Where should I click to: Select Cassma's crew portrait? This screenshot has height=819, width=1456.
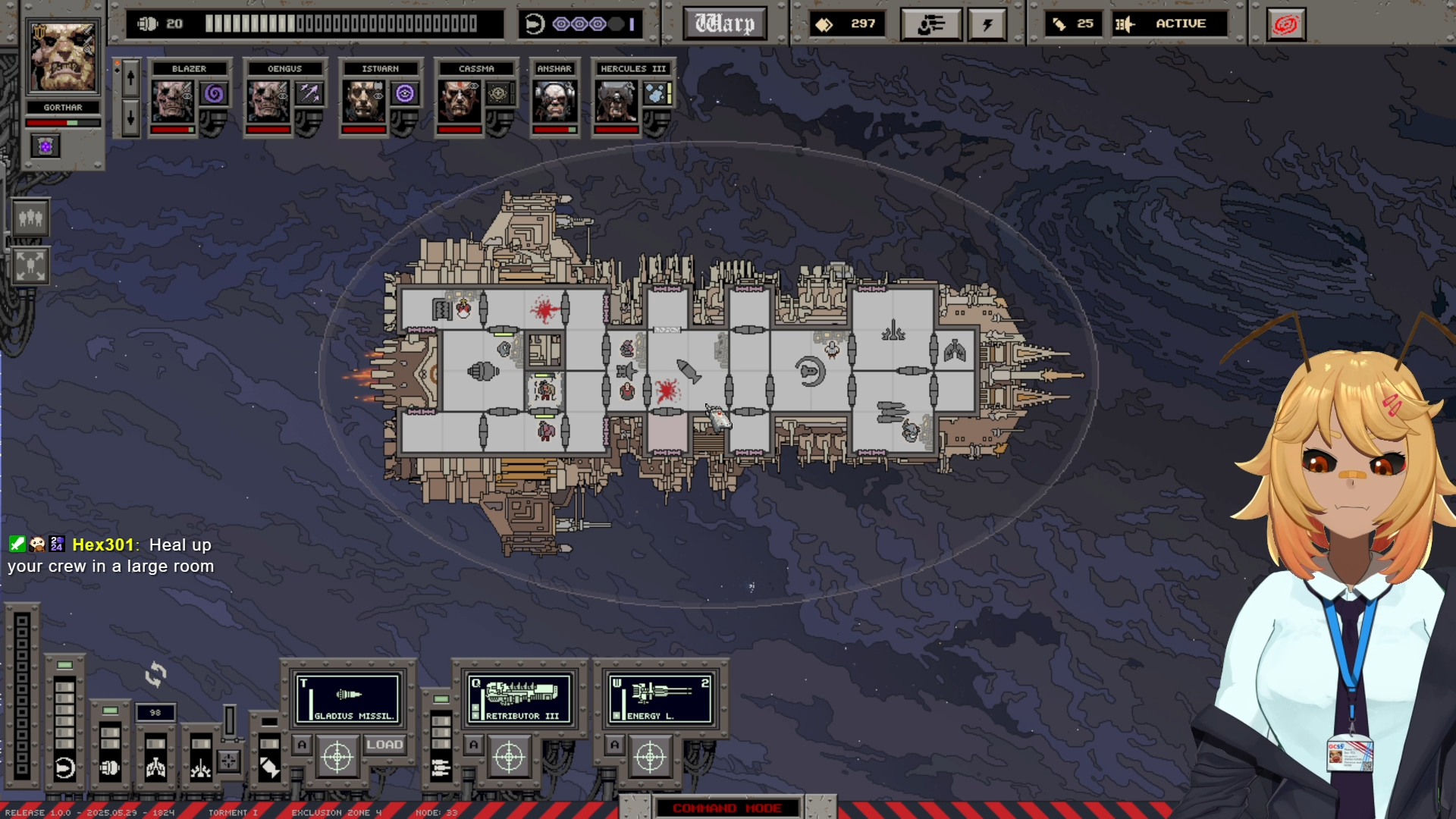(458, 101)
